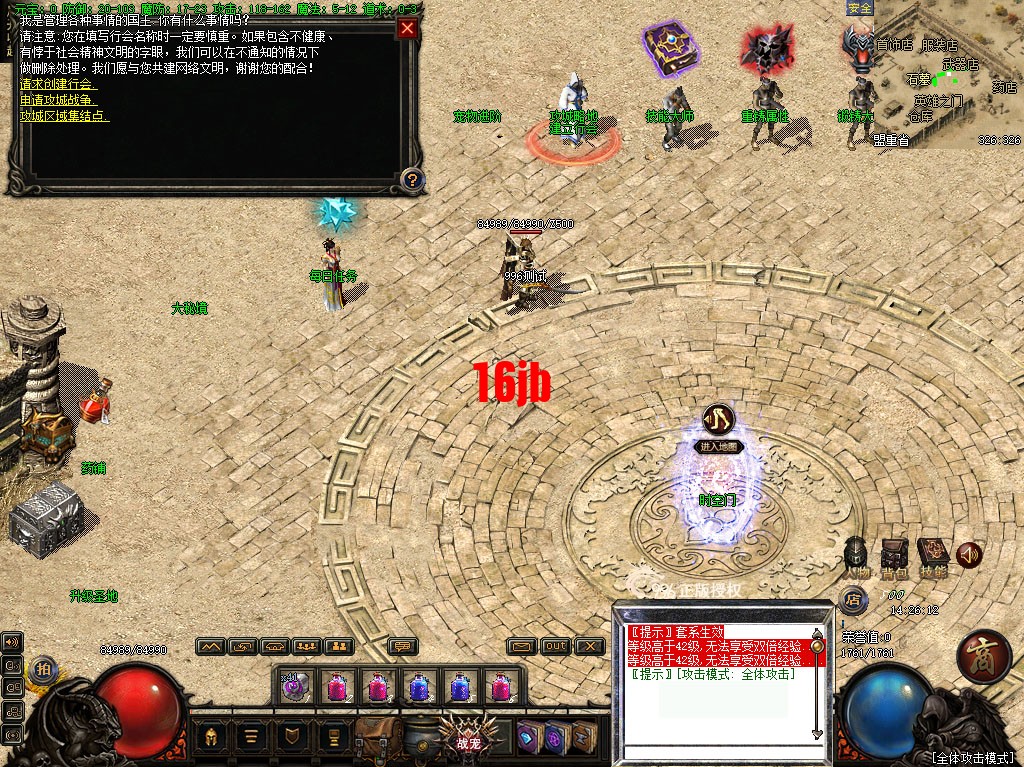
Task: Open the round 店 shop button
Action: (853, 600)
